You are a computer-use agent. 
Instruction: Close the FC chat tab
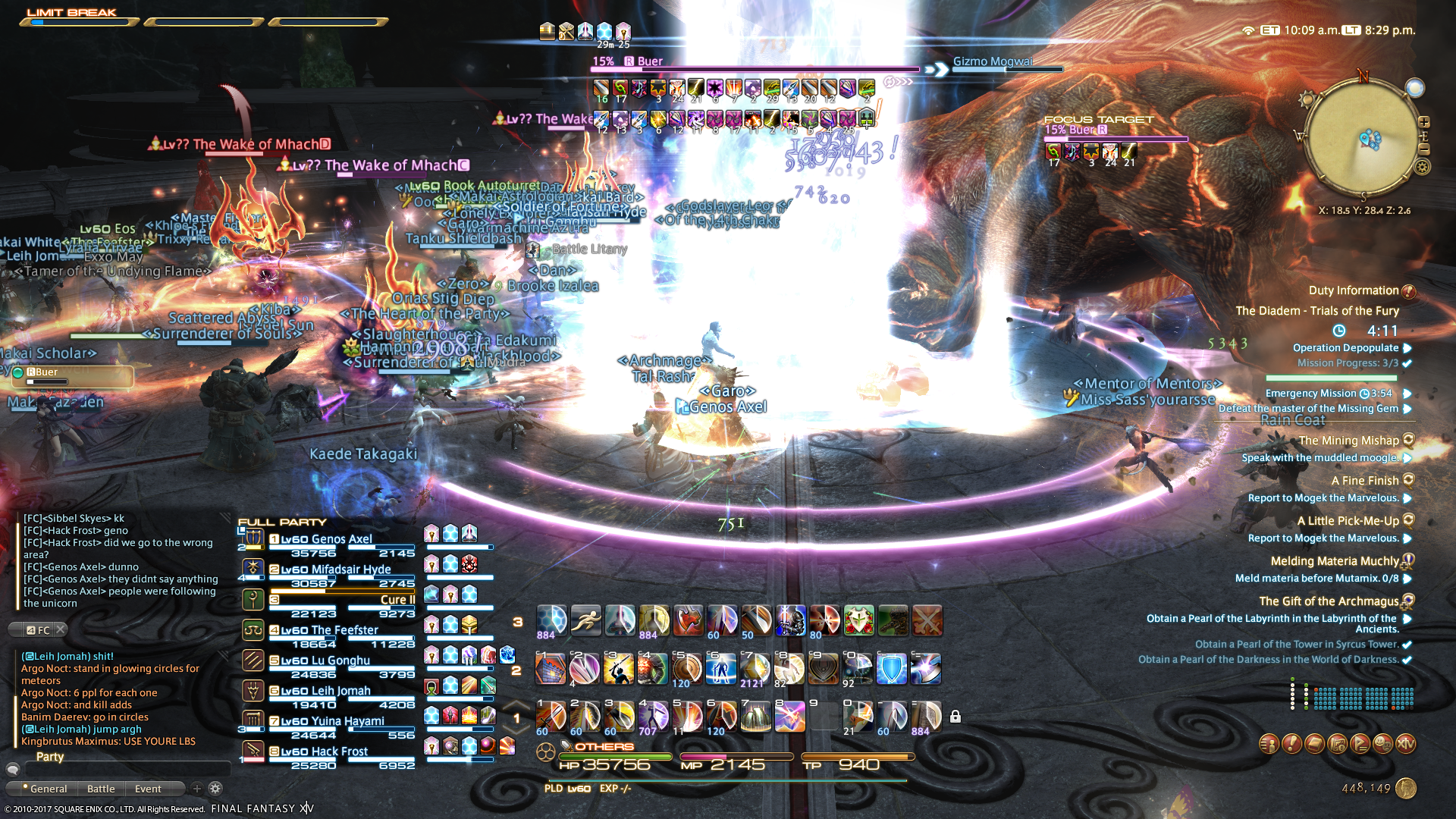coord(61,629)
